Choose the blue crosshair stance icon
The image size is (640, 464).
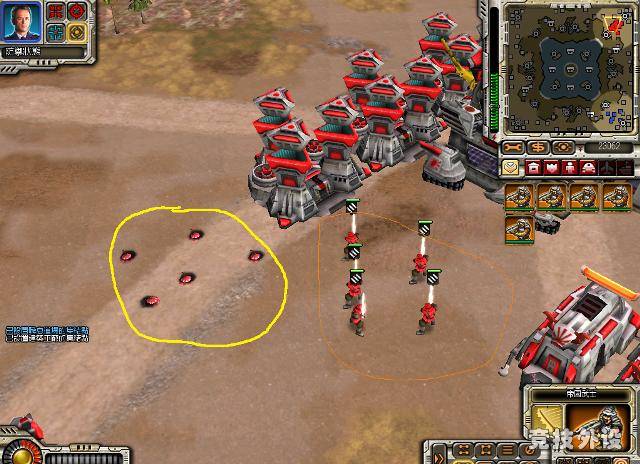click(x=57, y=31)
